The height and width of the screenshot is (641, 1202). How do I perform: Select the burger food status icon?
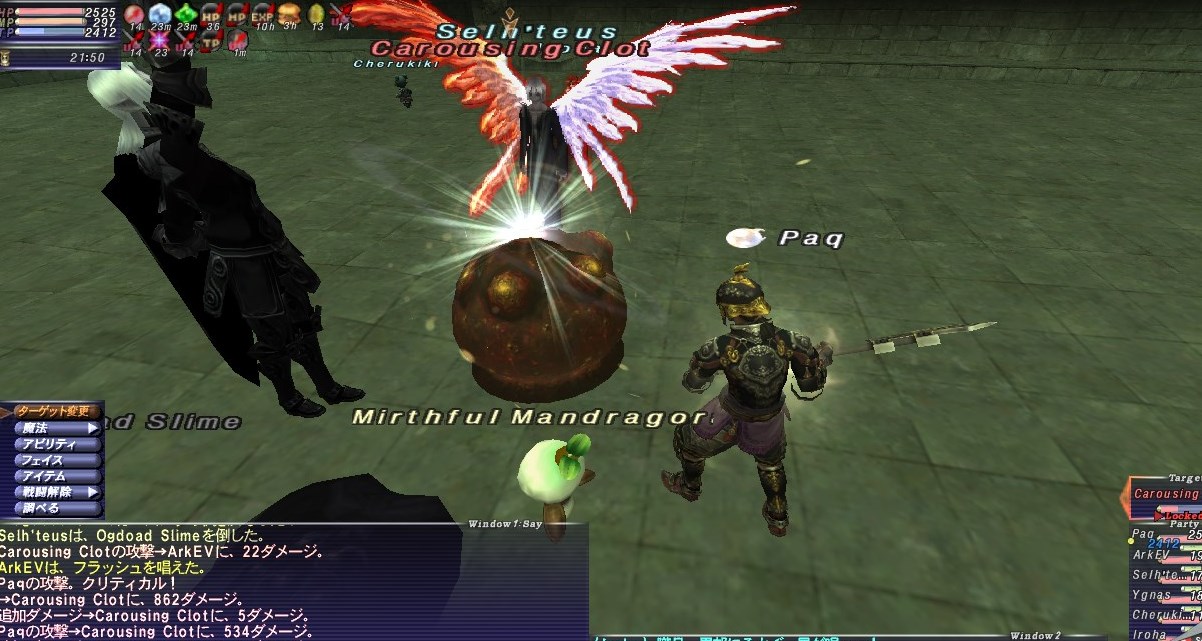pos(289,14)
